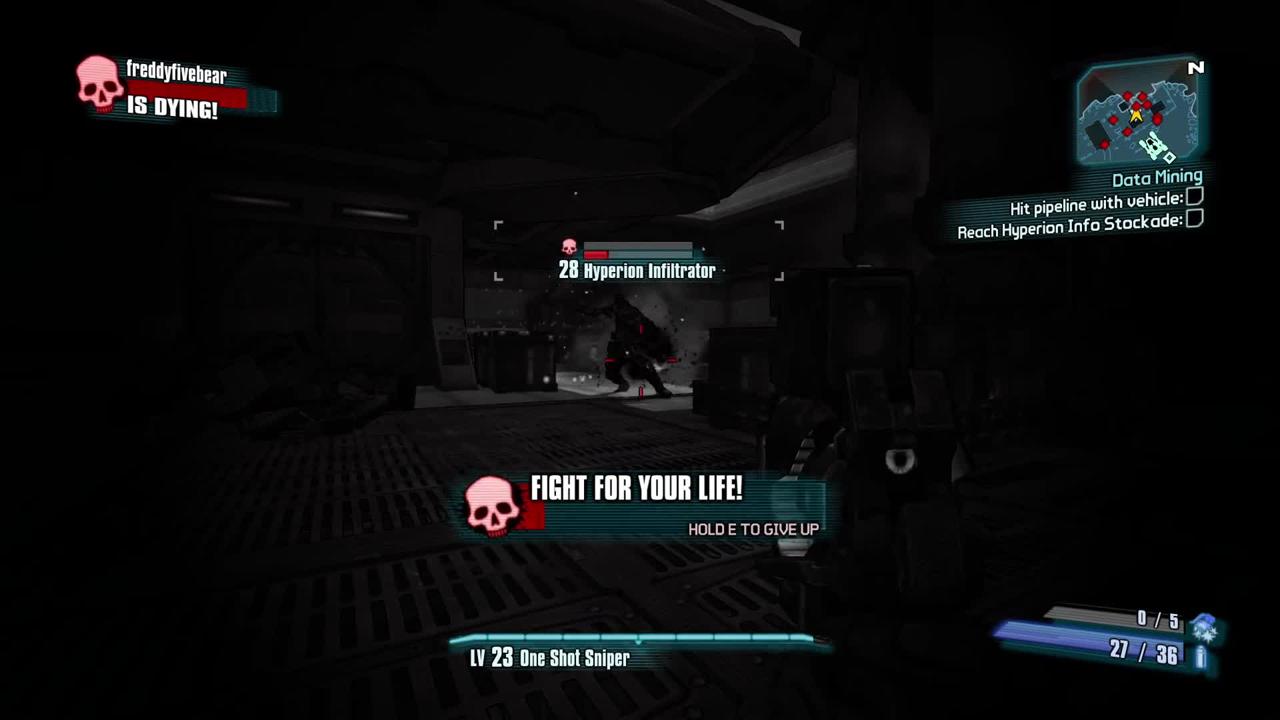Click freddyfivebear's skull status icon
The width and height of the screenshot is (1280, 720).
click(x=100, y=83)
